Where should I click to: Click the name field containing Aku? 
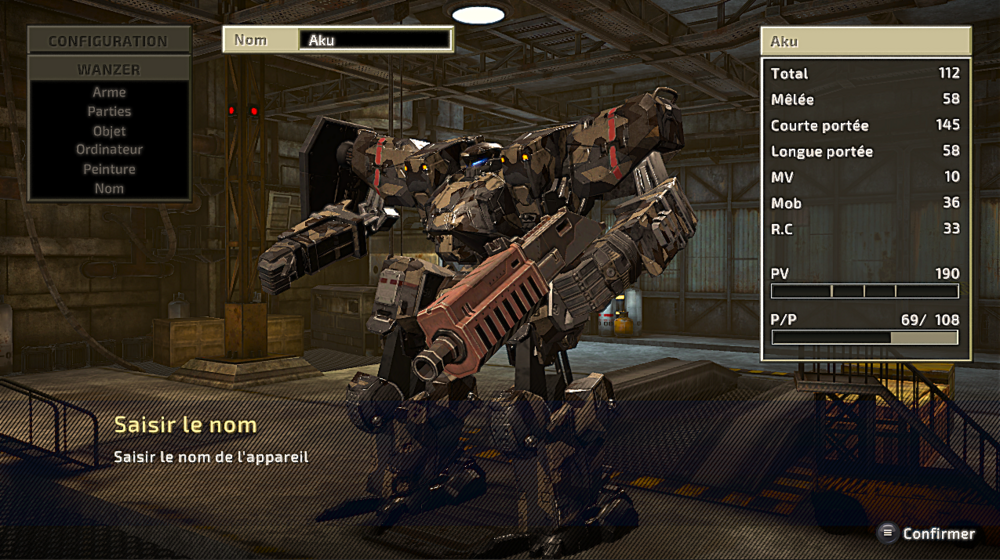[x=375, y=40]
